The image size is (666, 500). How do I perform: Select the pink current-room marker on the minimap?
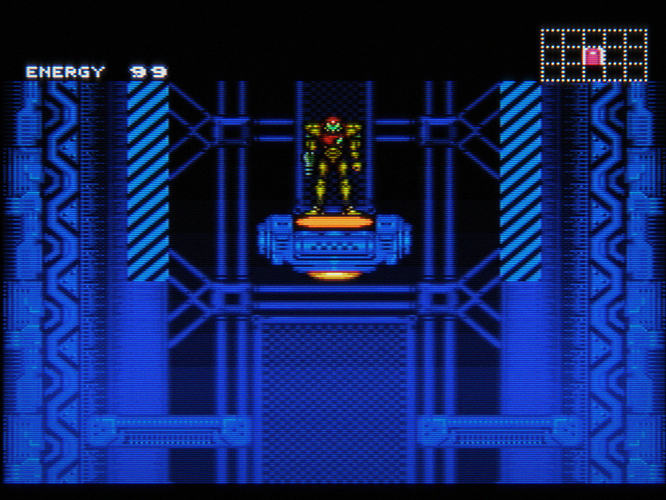(x=593, y=56)
